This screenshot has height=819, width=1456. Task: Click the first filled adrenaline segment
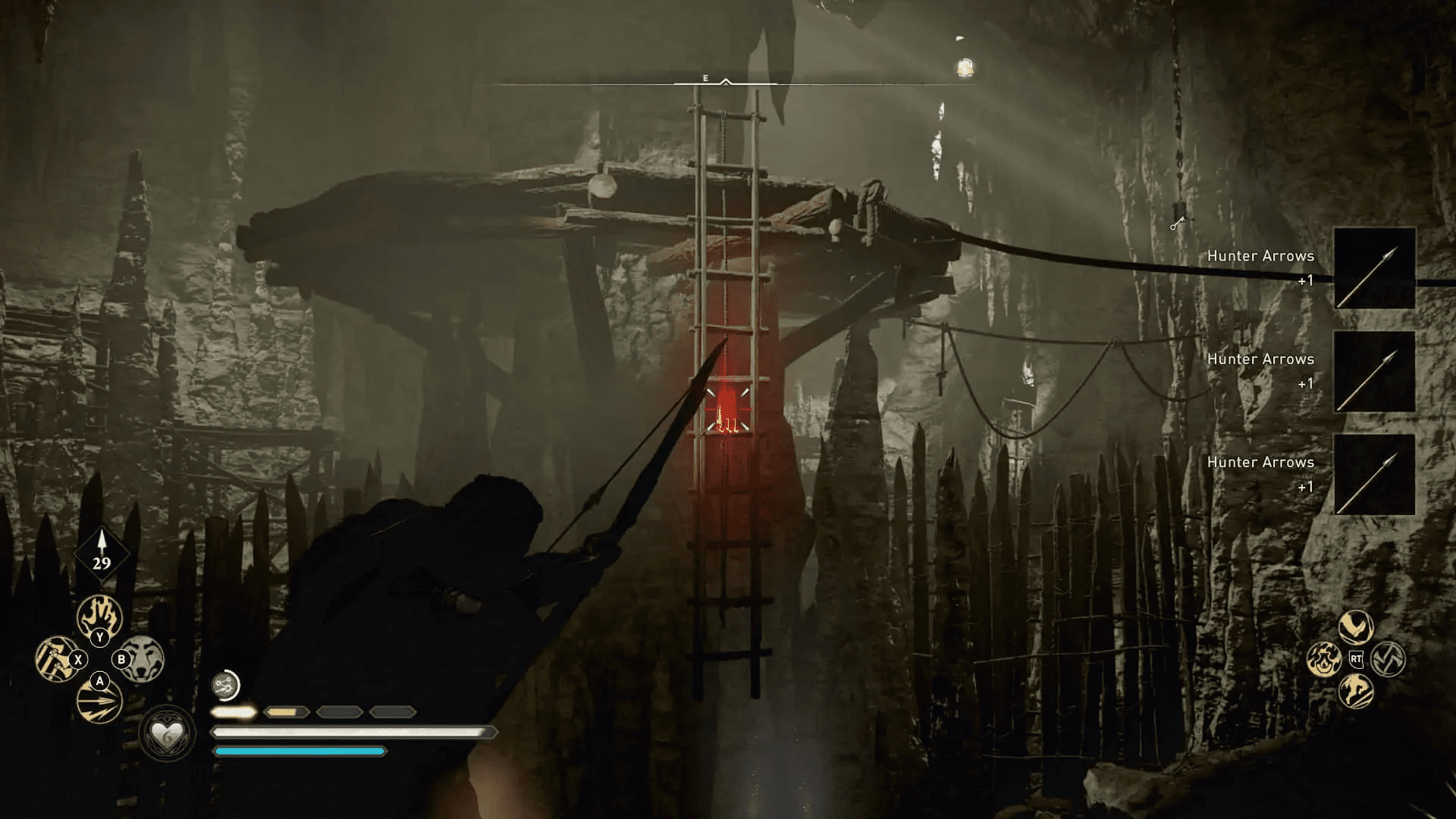(x=235, y=711)
